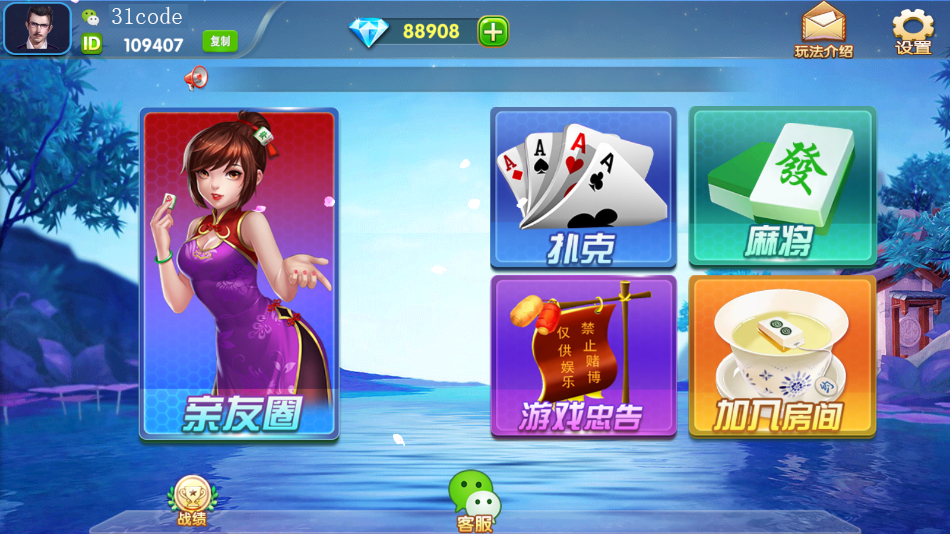Choose the 麻将 mahjong games tile
Viewport: 950px width, 534px height.
coord(782,187)
